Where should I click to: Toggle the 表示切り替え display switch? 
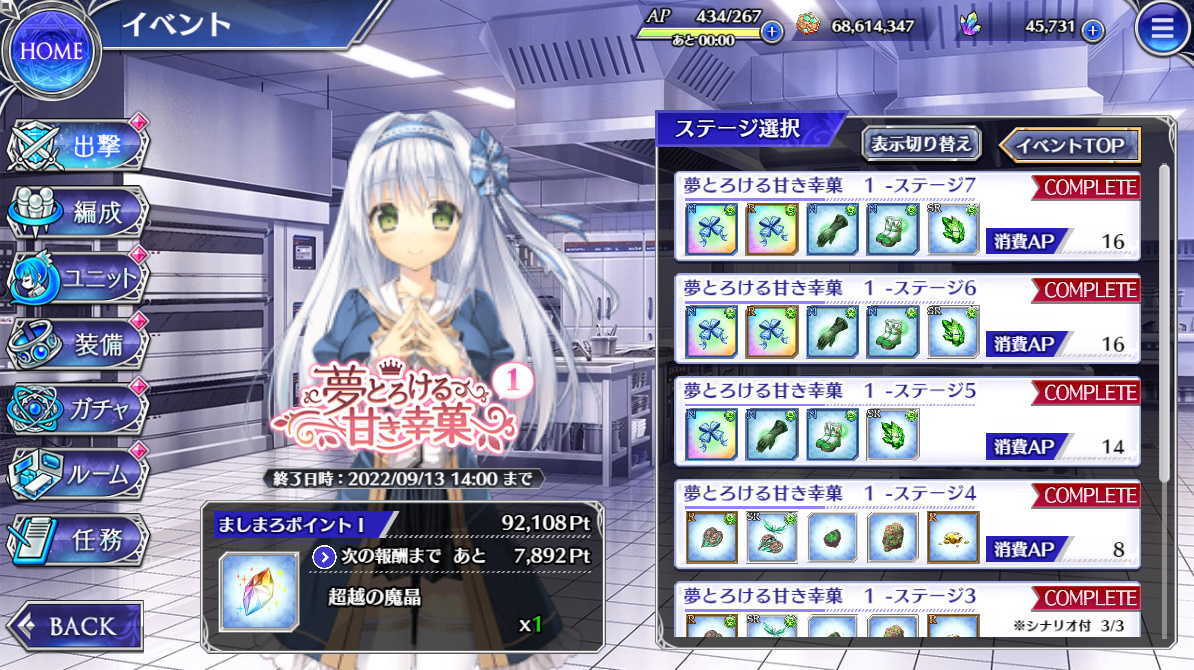[921, 144]
